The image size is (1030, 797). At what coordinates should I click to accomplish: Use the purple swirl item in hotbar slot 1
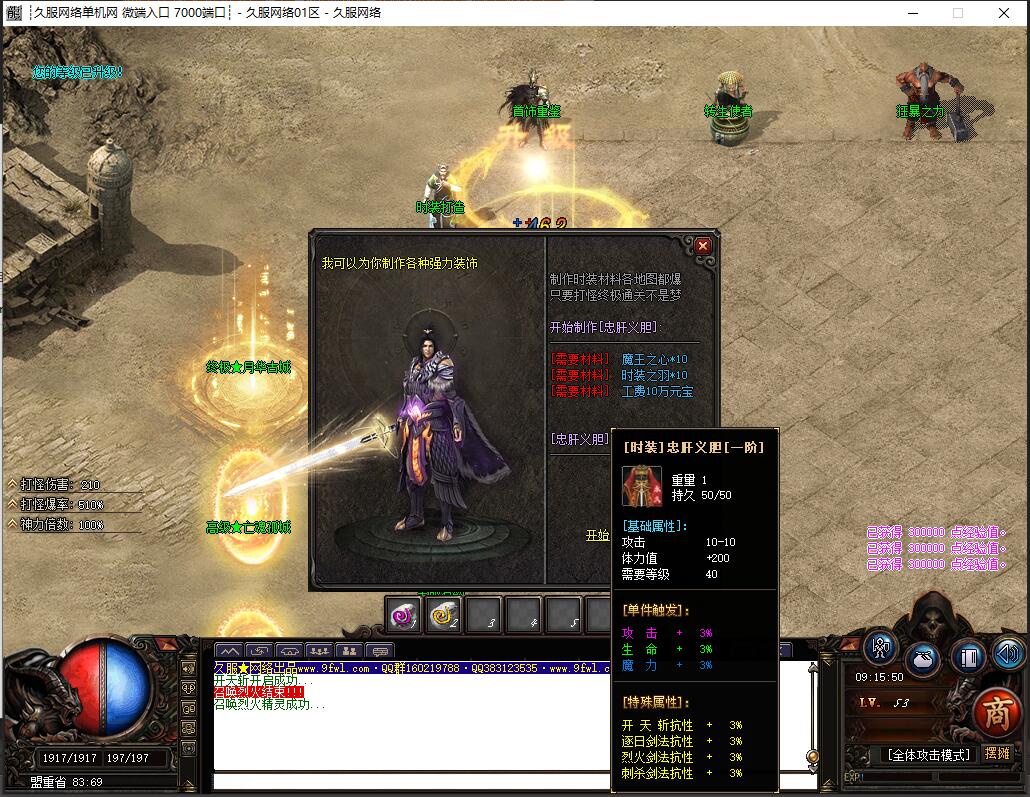(403, 616)
